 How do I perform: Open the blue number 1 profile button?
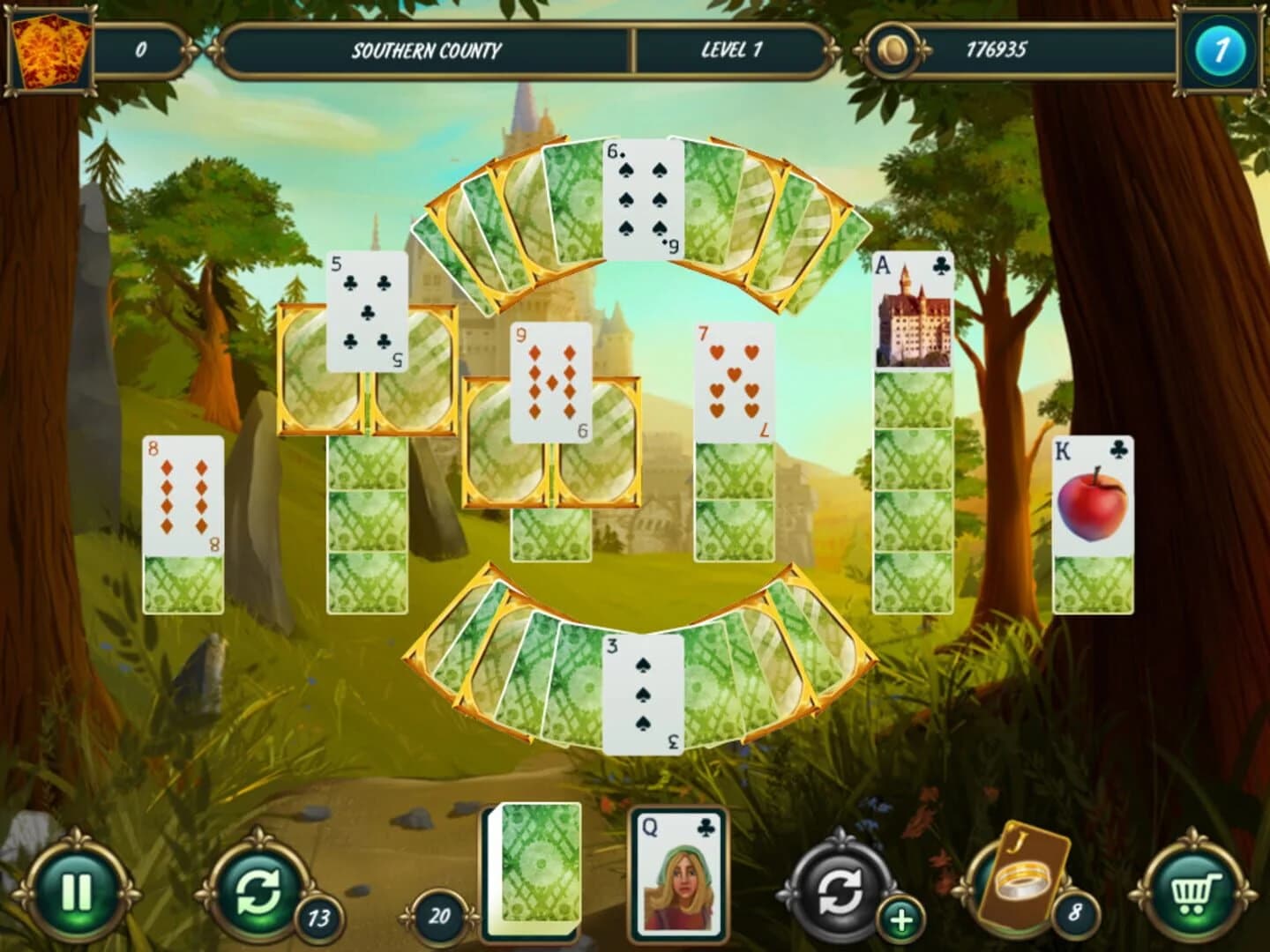coord(1220,50)
